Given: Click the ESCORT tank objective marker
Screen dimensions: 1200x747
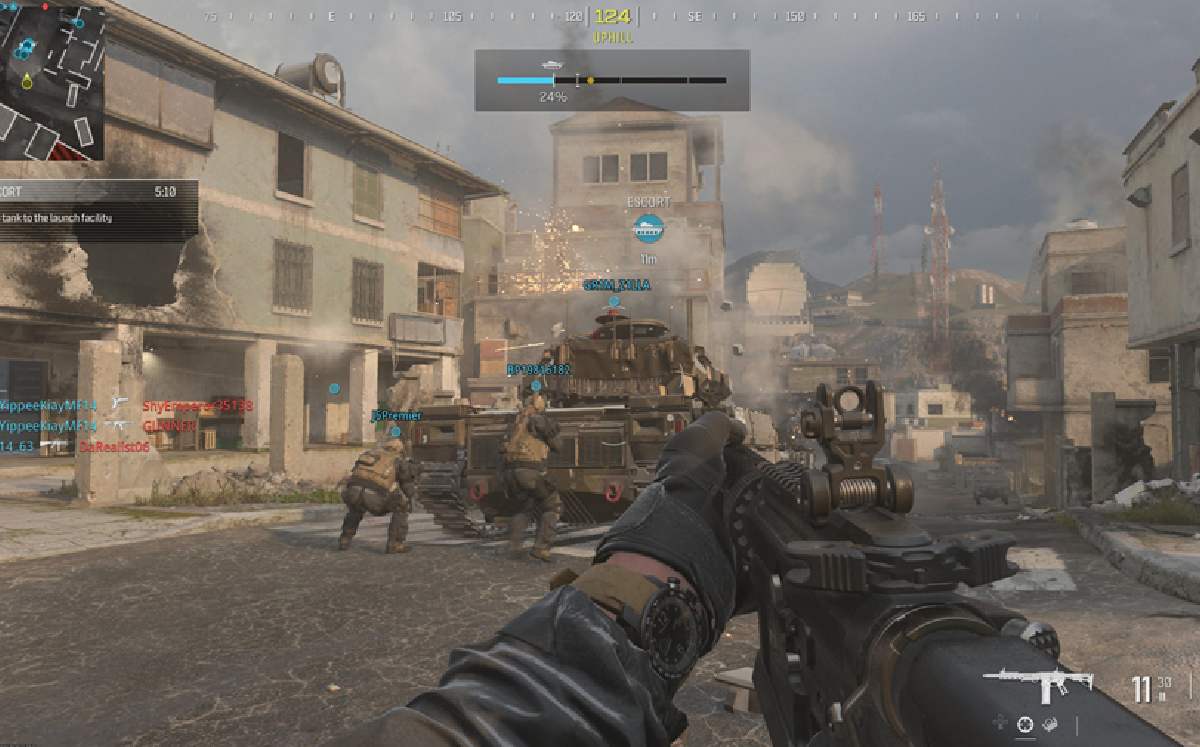Looking at the screenshot, I should tap(649, 228).
